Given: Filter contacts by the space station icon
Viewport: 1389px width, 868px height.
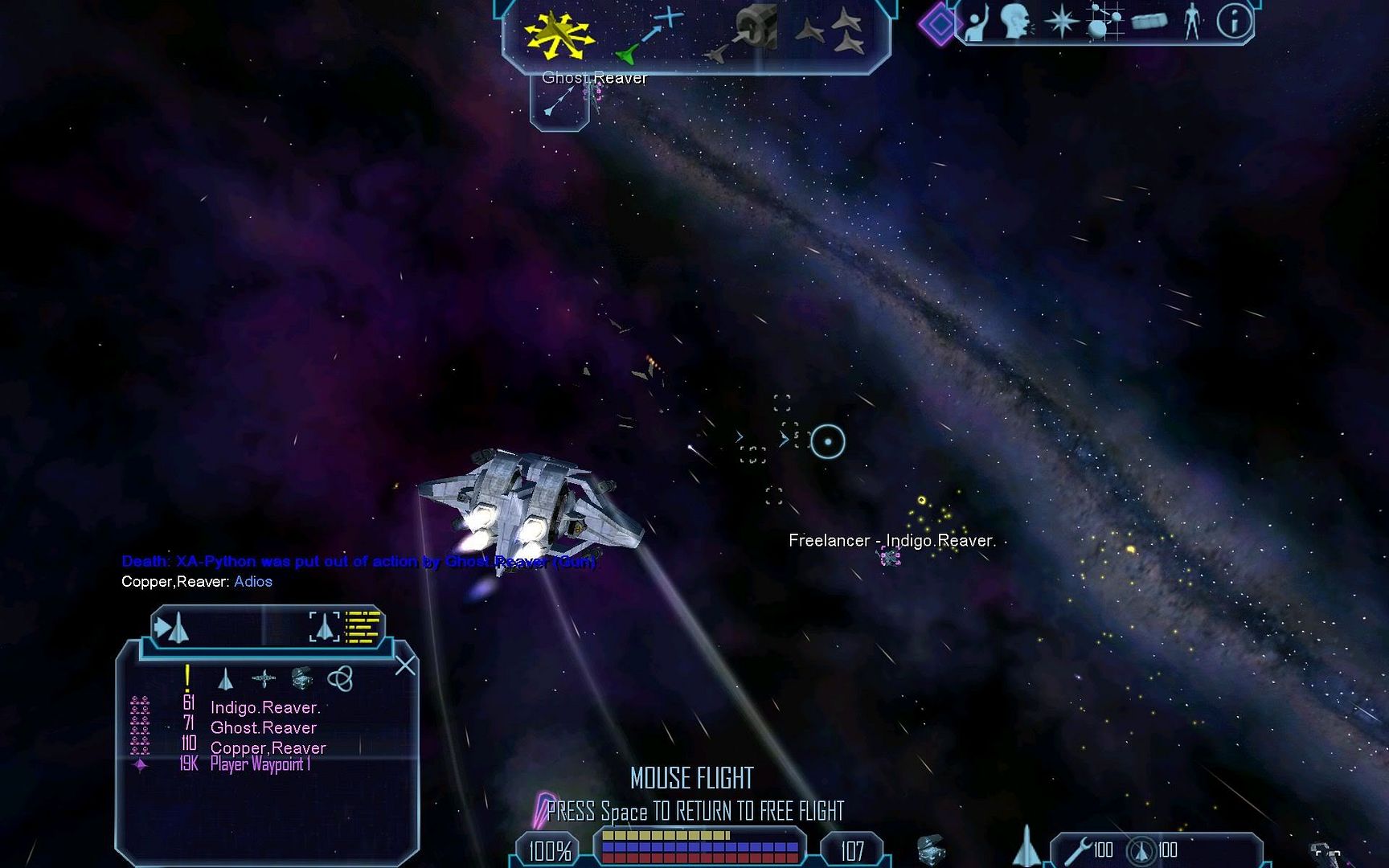Looking at the screenshot, I should click(x=301, y=679).
